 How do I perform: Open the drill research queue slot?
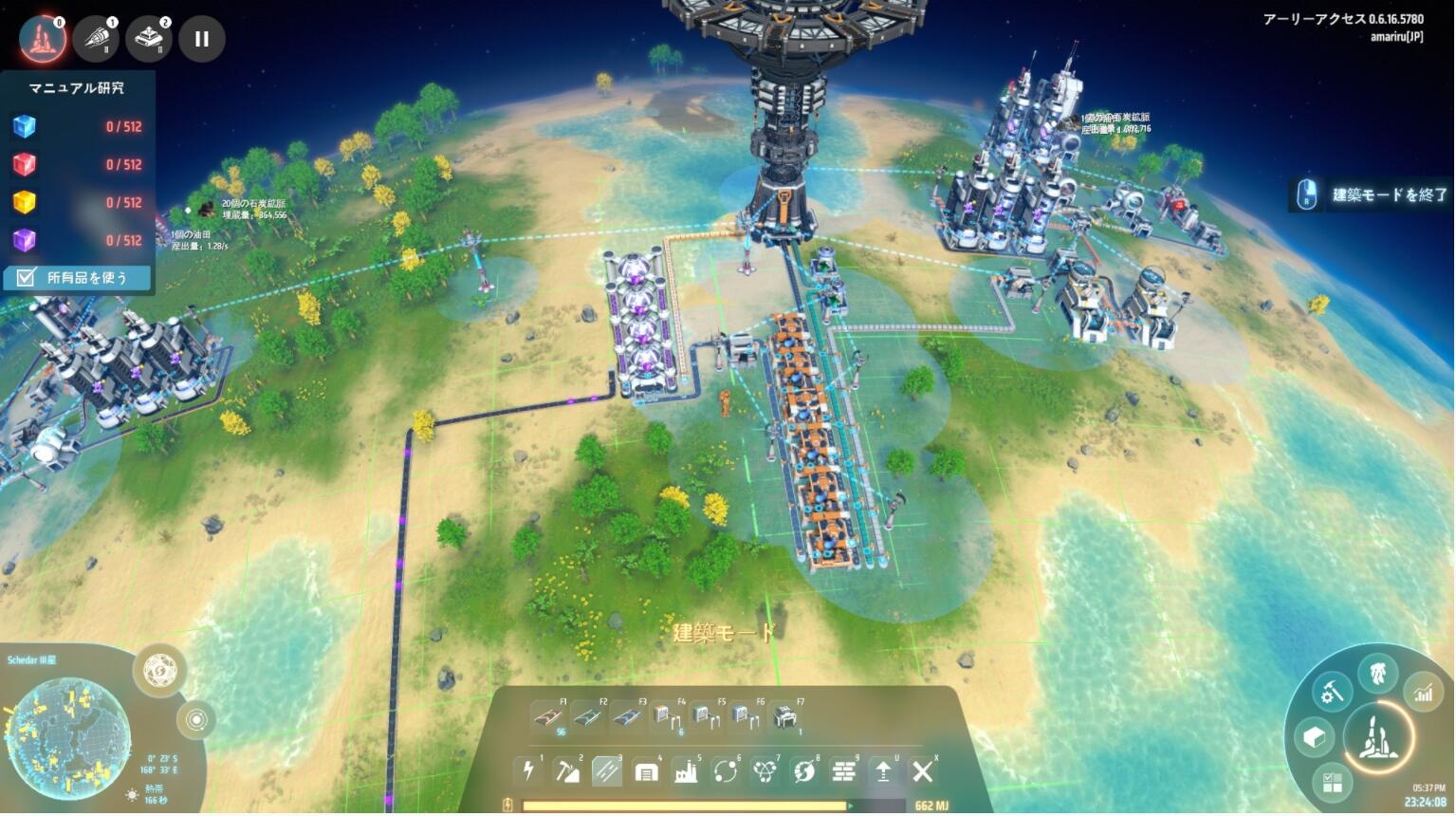[96, 39]
